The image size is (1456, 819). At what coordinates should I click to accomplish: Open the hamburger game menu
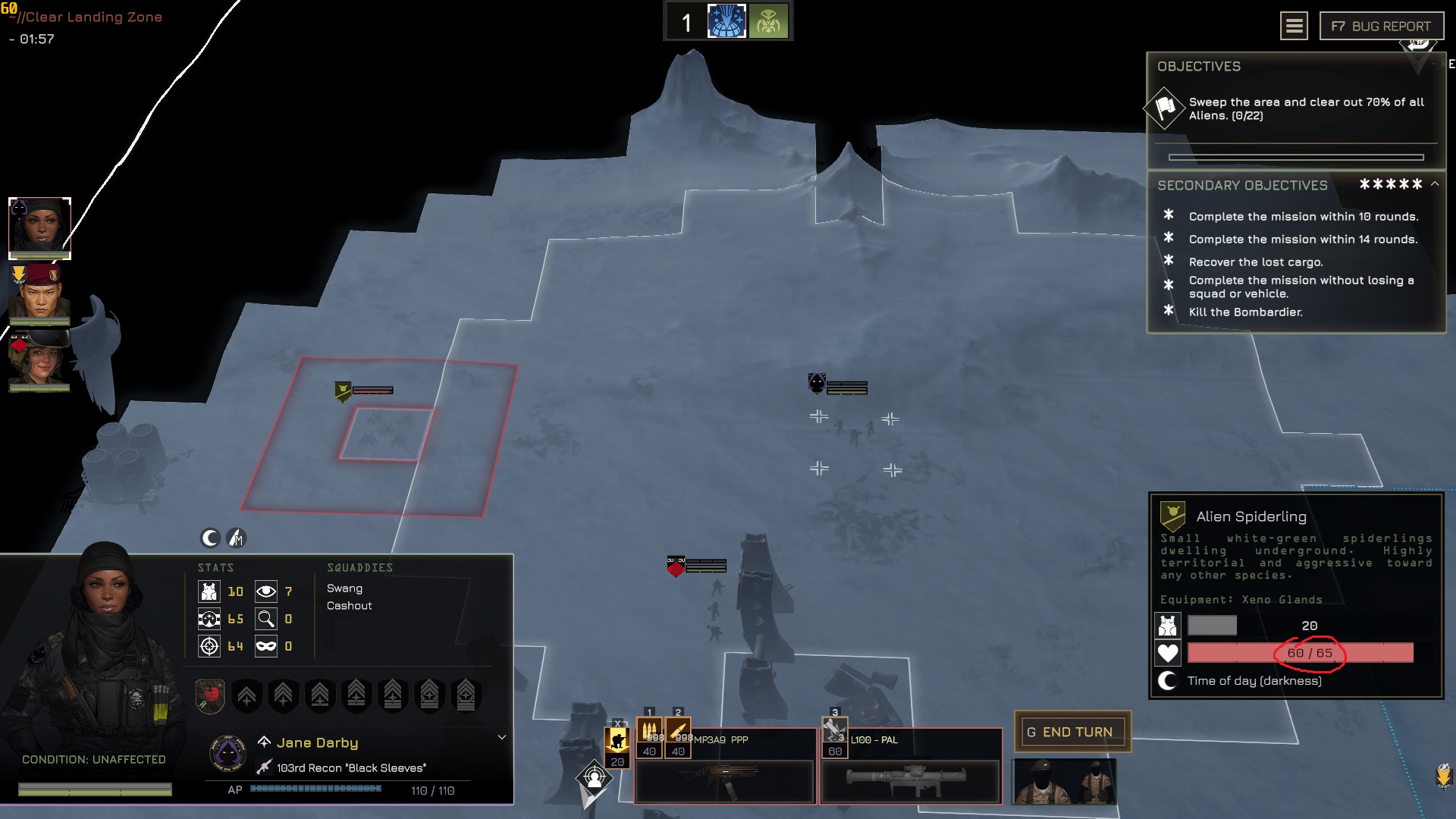pyautogui.click(x=1294, y=27)
